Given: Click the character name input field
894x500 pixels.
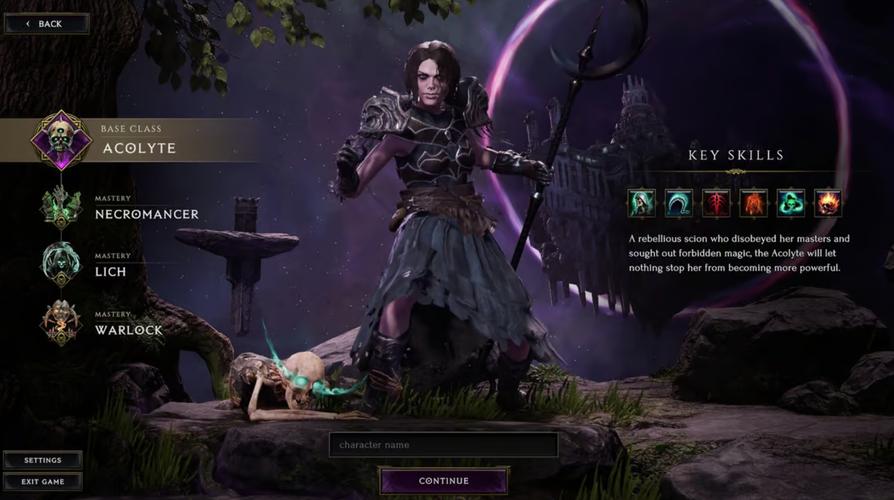Looking at the screenshot, I should tap(443, 445).
